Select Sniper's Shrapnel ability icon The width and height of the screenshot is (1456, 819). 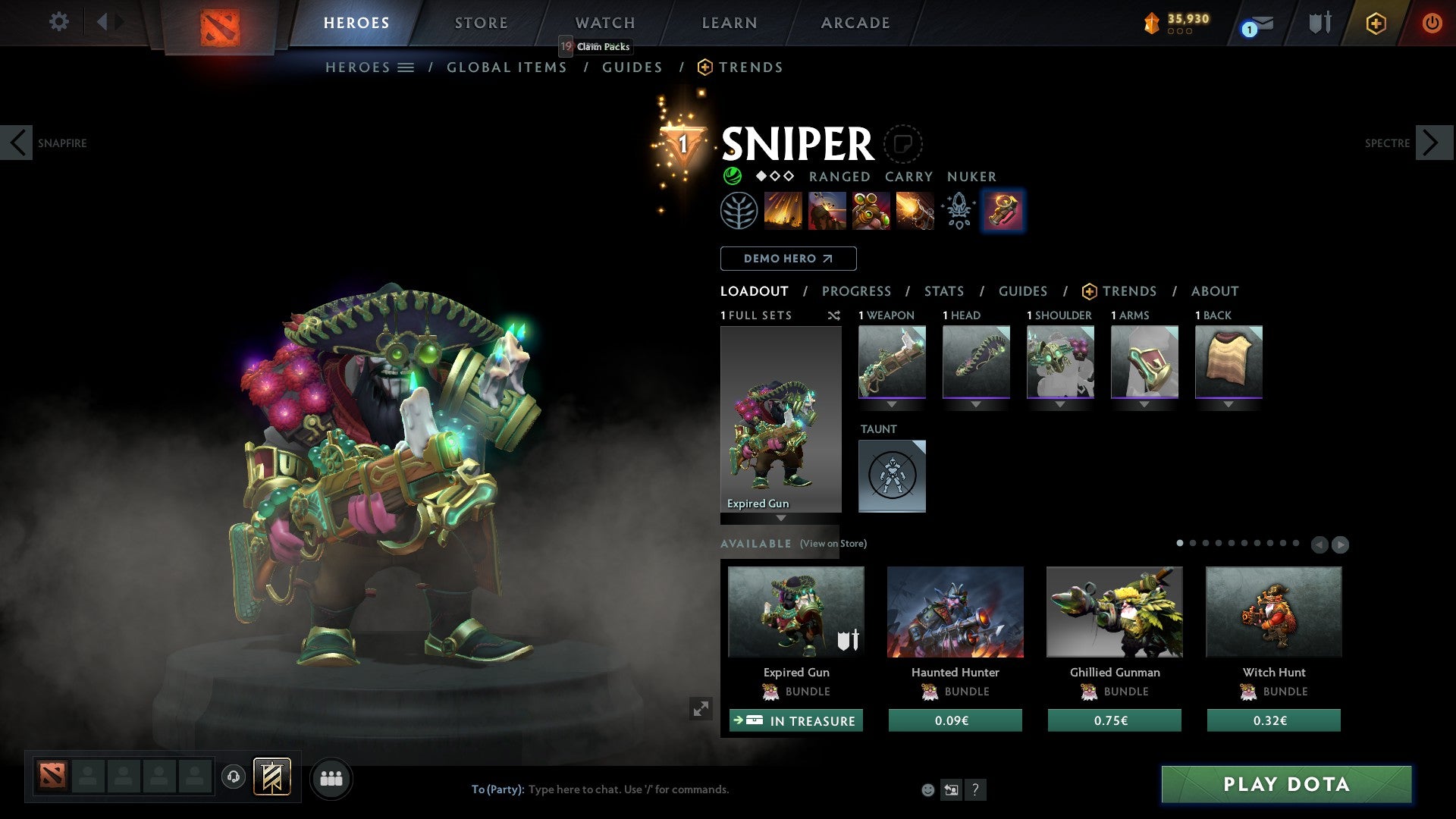click(x=784, y=211)
